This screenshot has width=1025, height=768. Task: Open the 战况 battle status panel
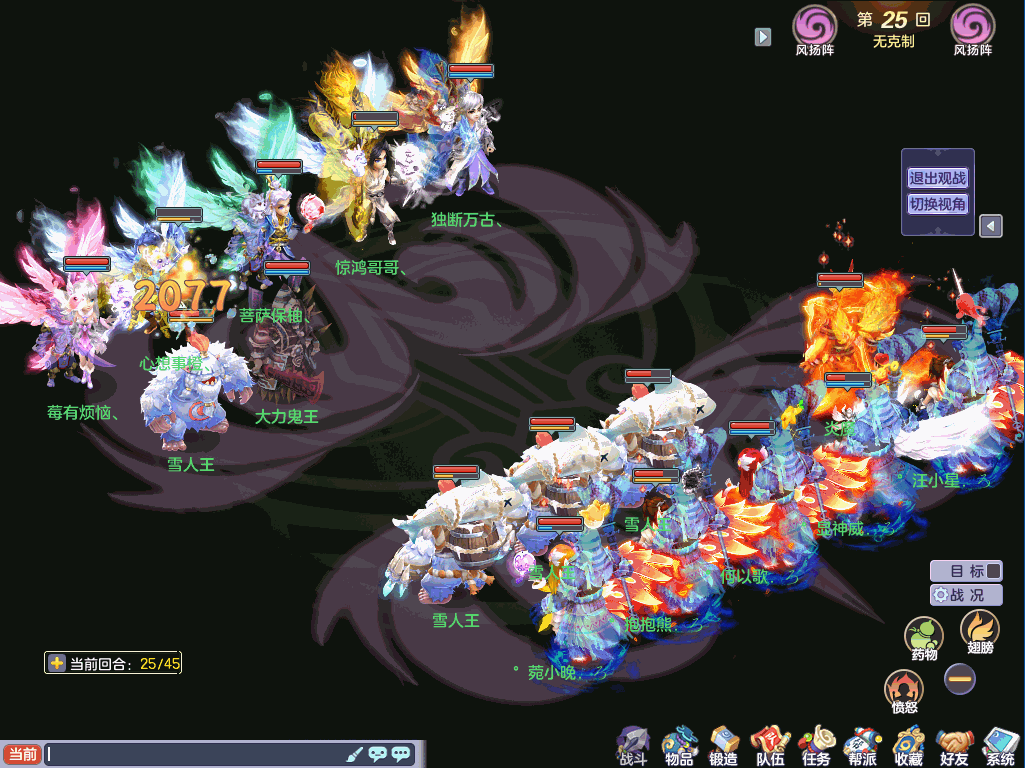coord(966,594)
